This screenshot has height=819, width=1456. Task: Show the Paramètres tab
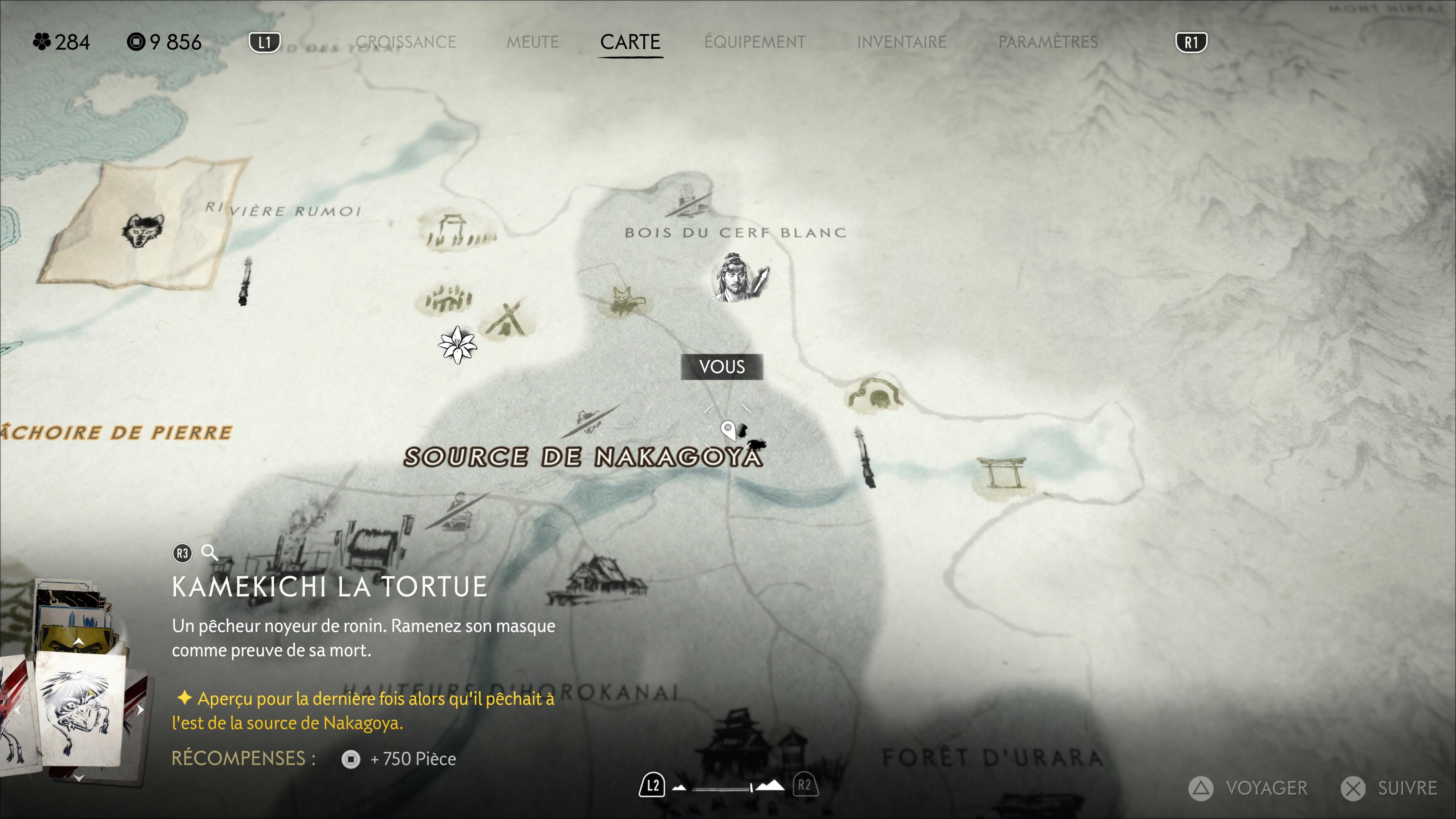coord(1047,42)
